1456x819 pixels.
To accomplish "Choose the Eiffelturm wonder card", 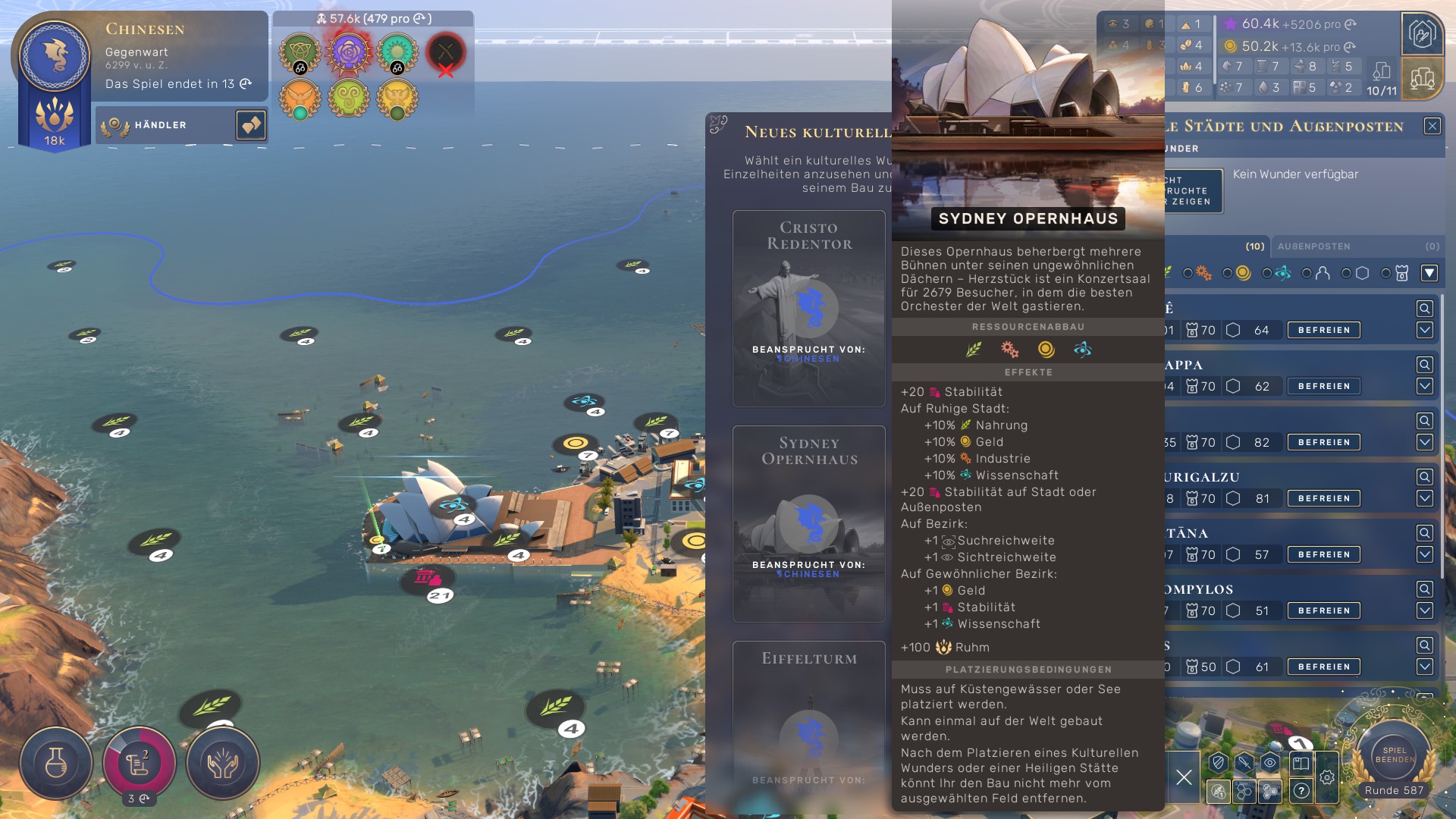I will tap(809, 720).
